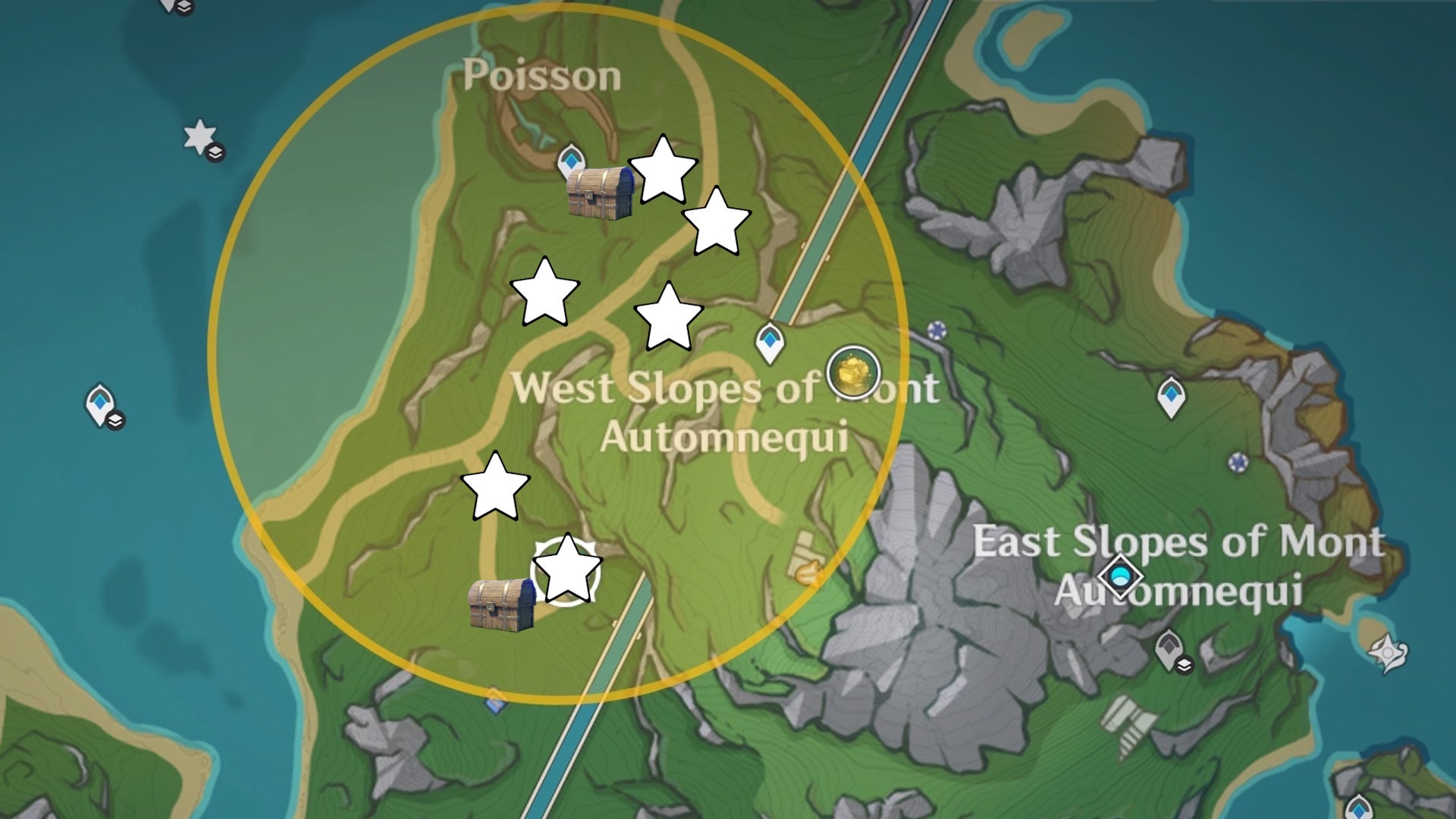Select the teleport waypoint north of East Slopes
Image resolution: width=1456 pixels, height=819 pixels.
point(1170,398)
